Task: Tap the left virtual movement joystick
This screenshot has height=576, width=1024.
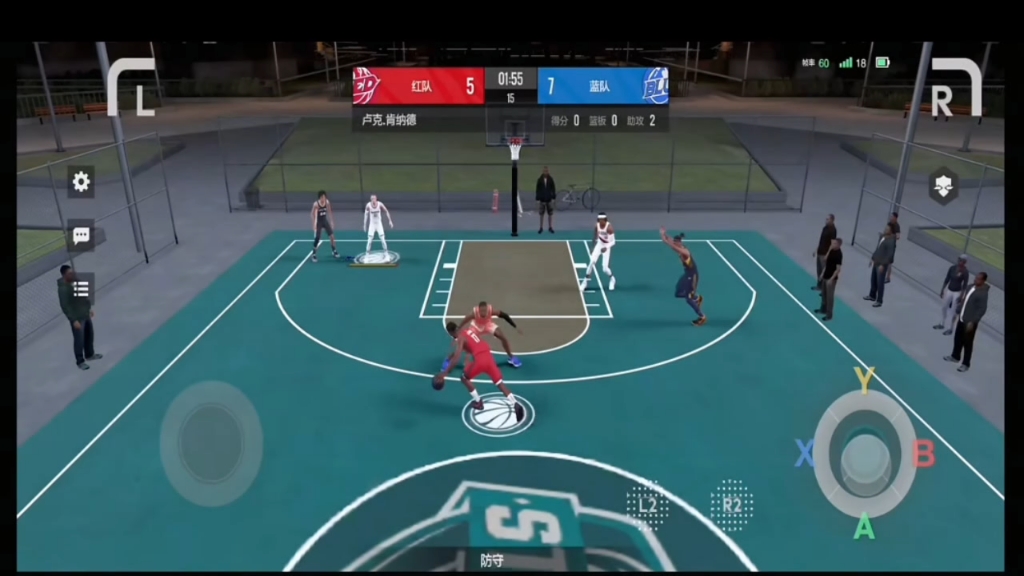Action: pyautogui.click(x=211, y=443)
